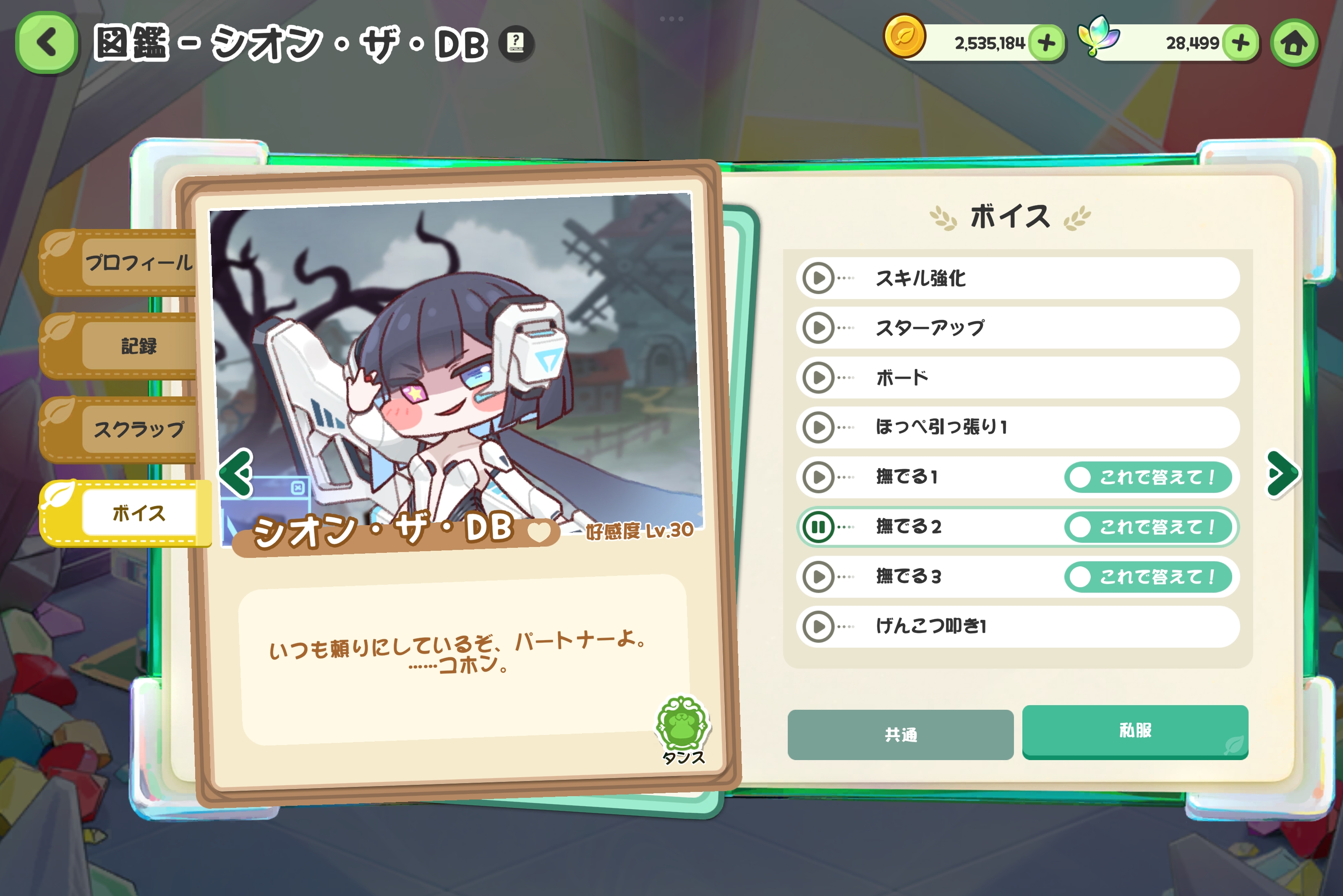
Task: Play the スキル強化 voice line
Action: point(819,278)
